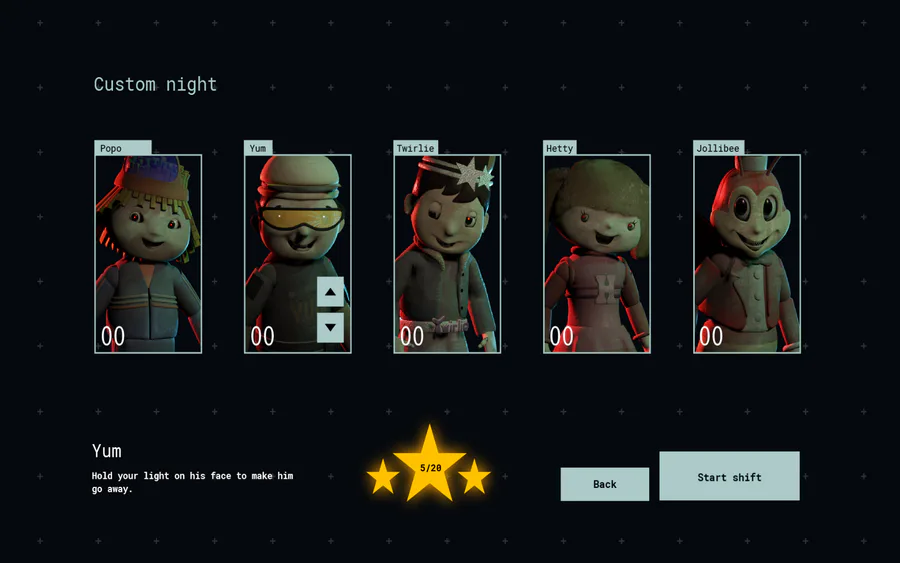Click the Start shift button
Viewport: 900px width, 563px height.
click(x=729, y=476)
